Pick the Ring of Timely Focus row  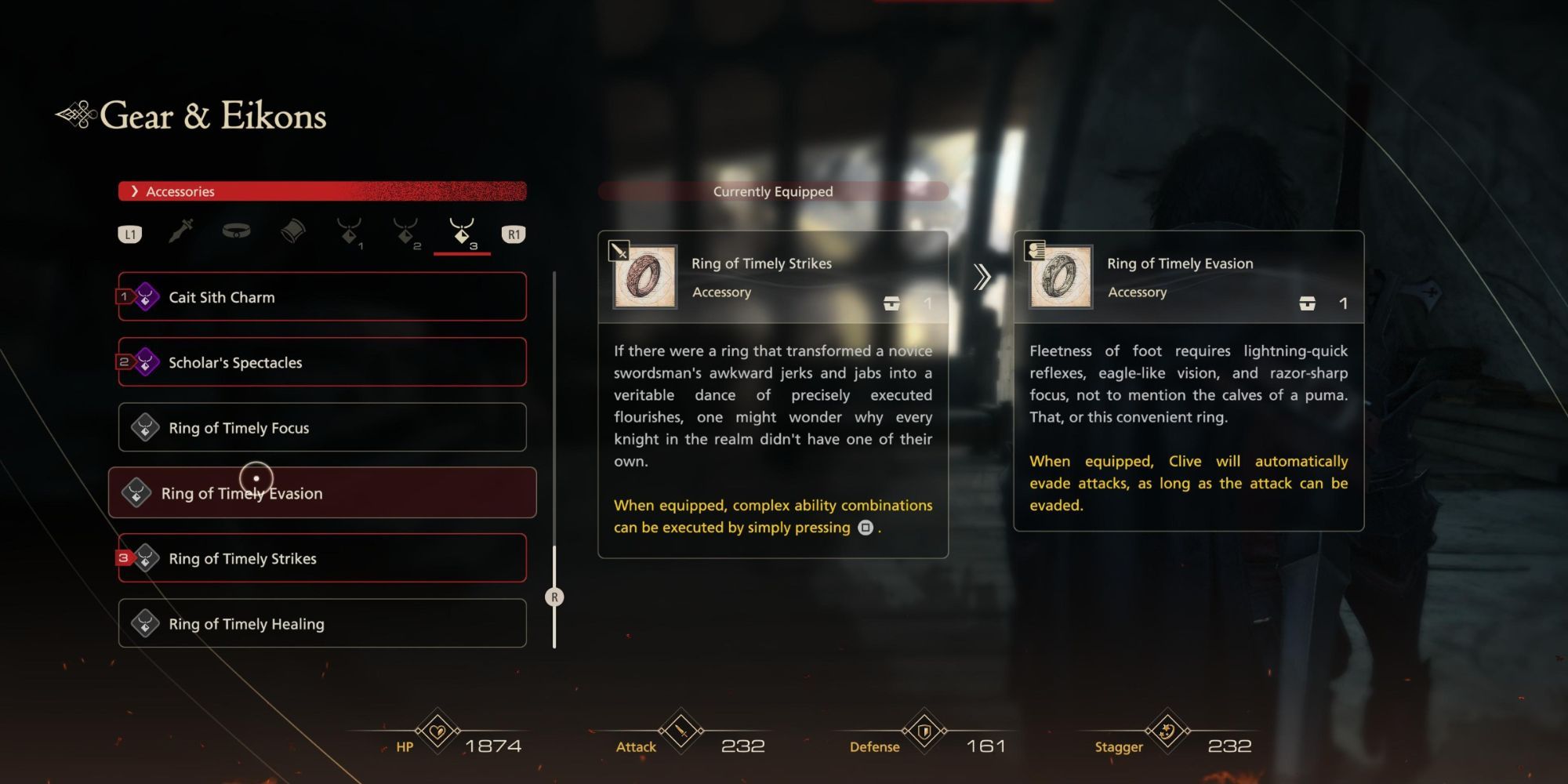(x=322, y=427)
